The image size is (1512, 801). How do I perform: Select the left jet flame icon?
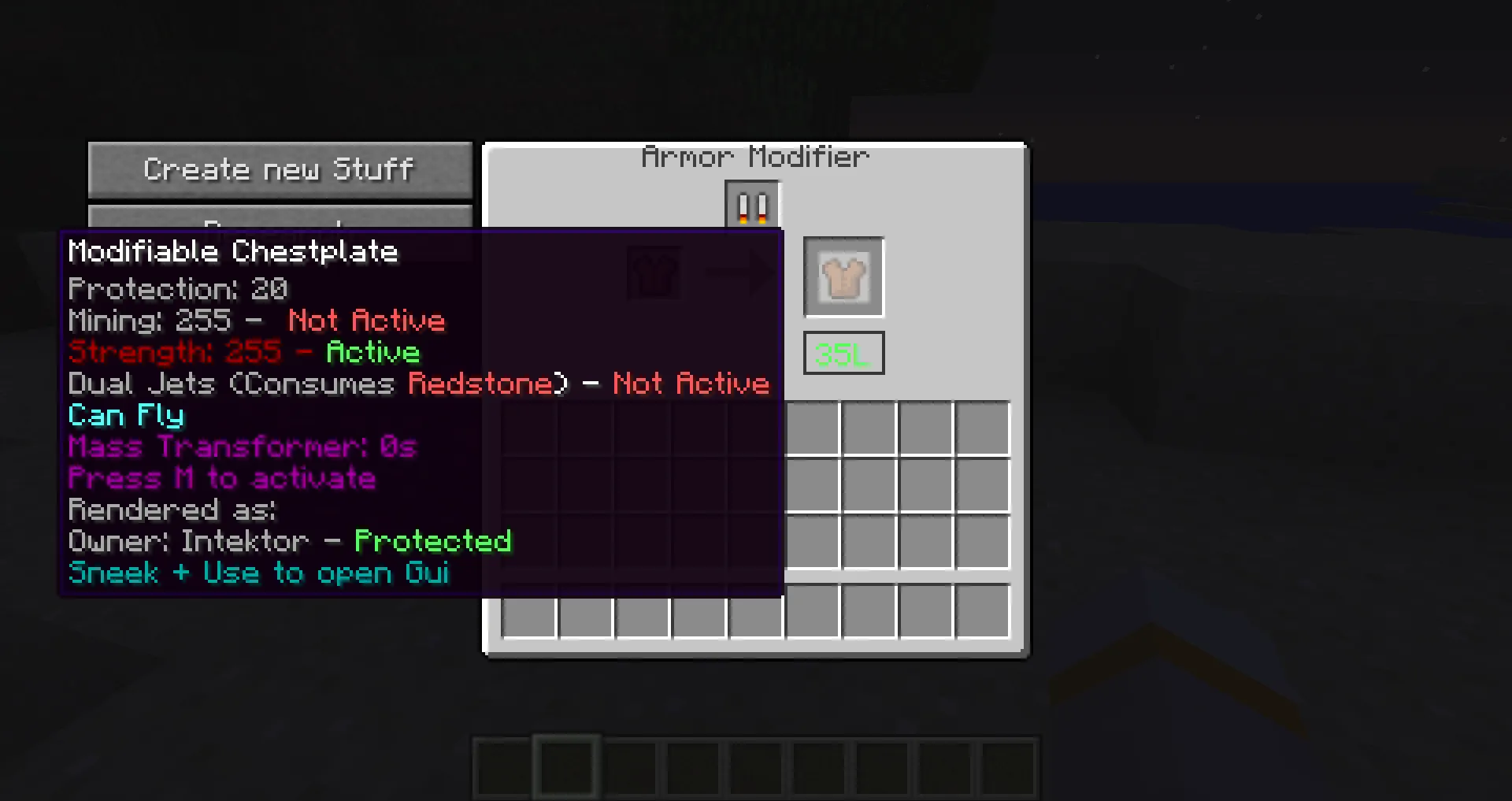pyautogui.click(x=743, y=206)
